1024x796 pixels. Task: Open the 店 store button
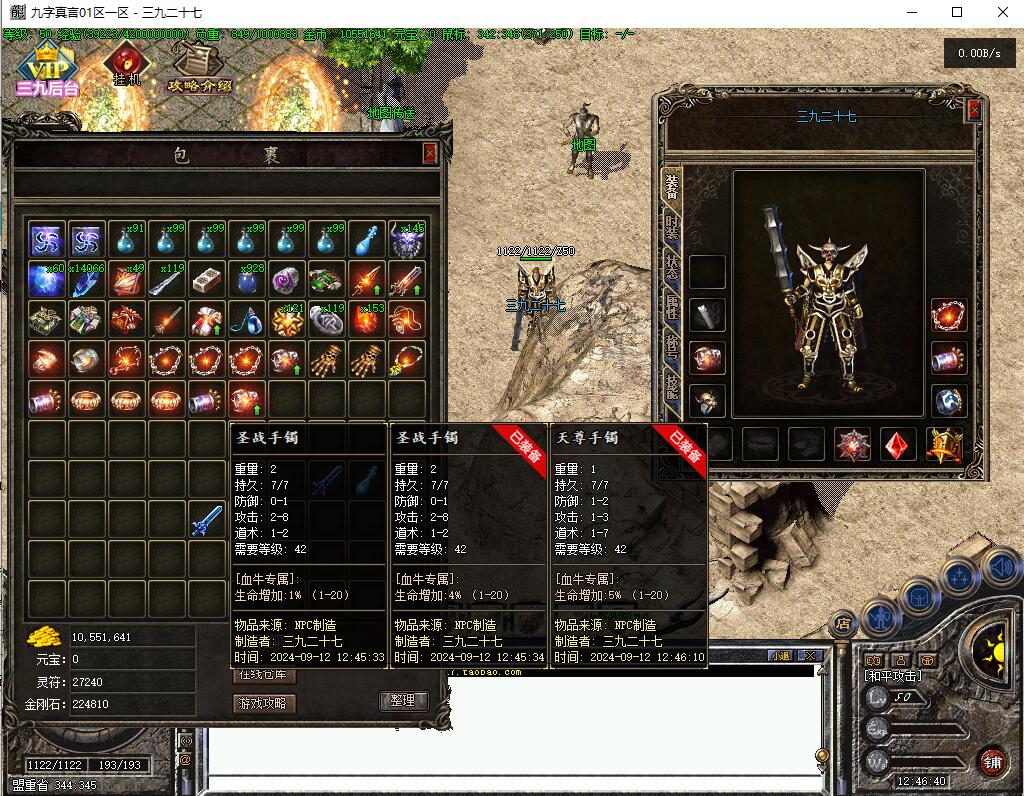point(845,621)
